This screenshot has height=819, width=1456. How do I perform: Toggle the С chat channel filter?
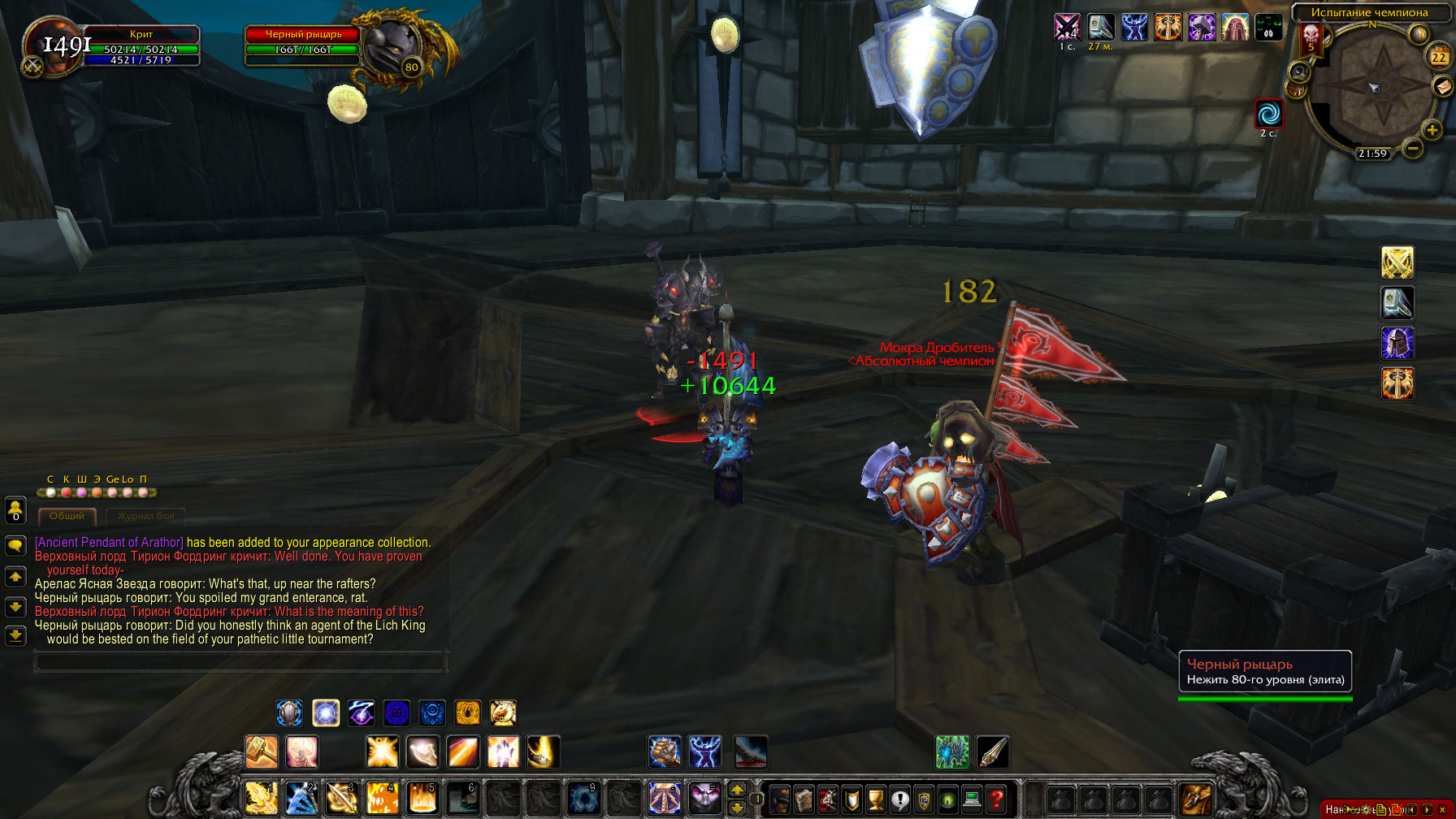(50, 492)
